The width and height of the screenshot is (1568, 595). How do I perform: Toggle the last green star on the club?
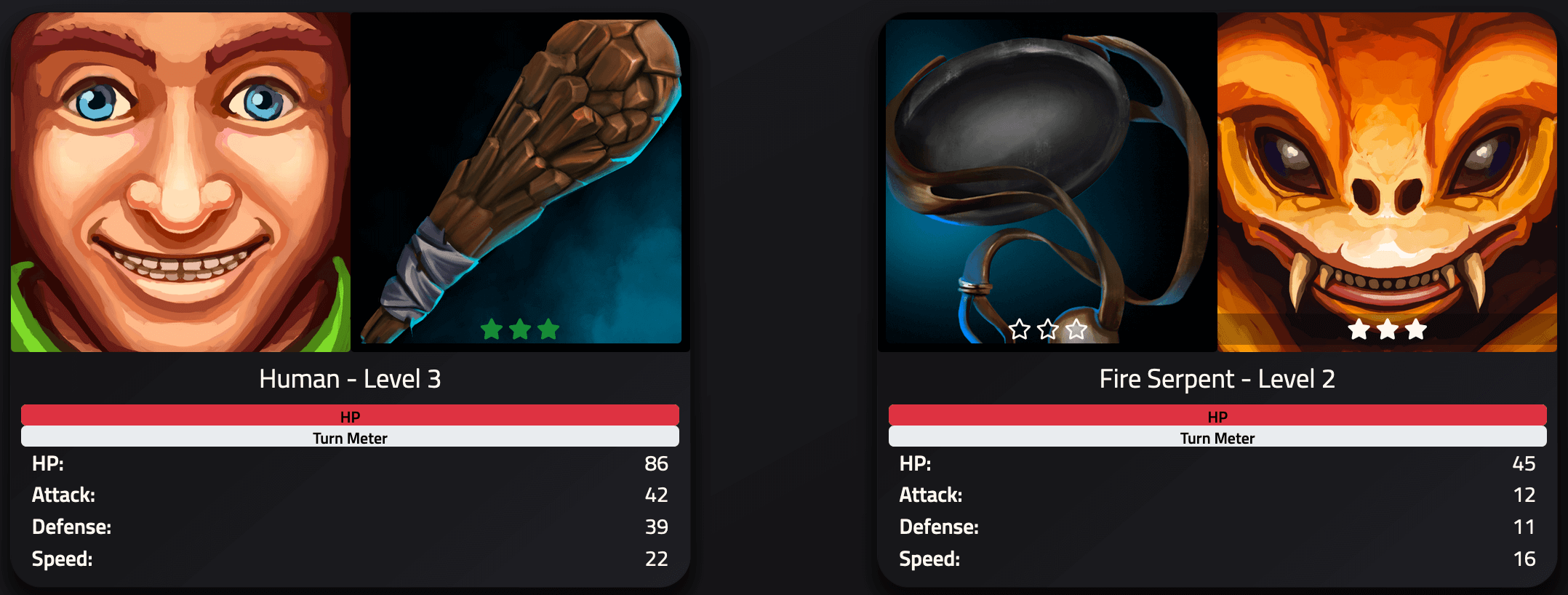547,330
